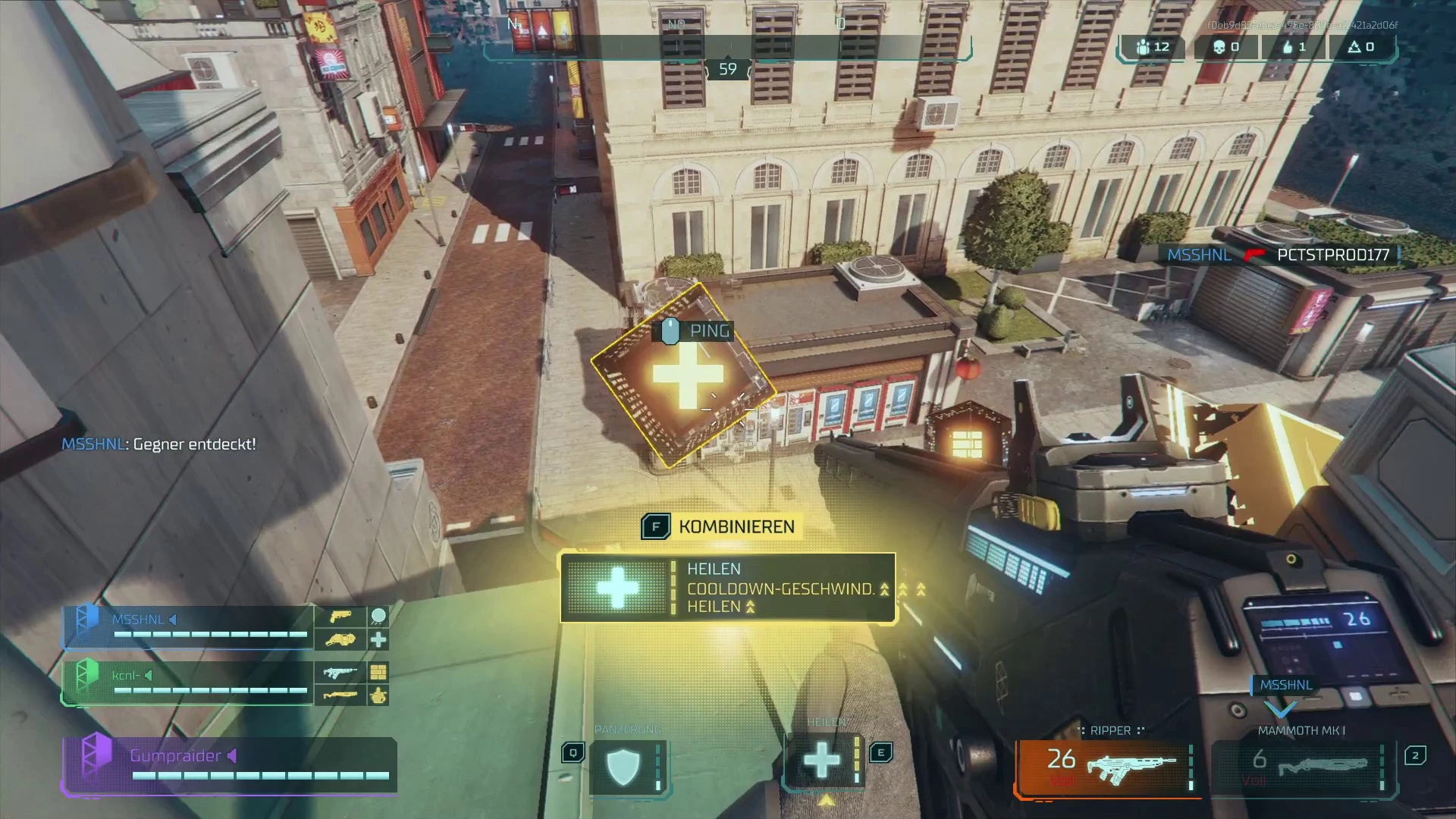Image resolution: width=1456 pixels, height=819 pixels.
Task: Select squadmate kcnl-'s status panel
Action: click(188, 682)
